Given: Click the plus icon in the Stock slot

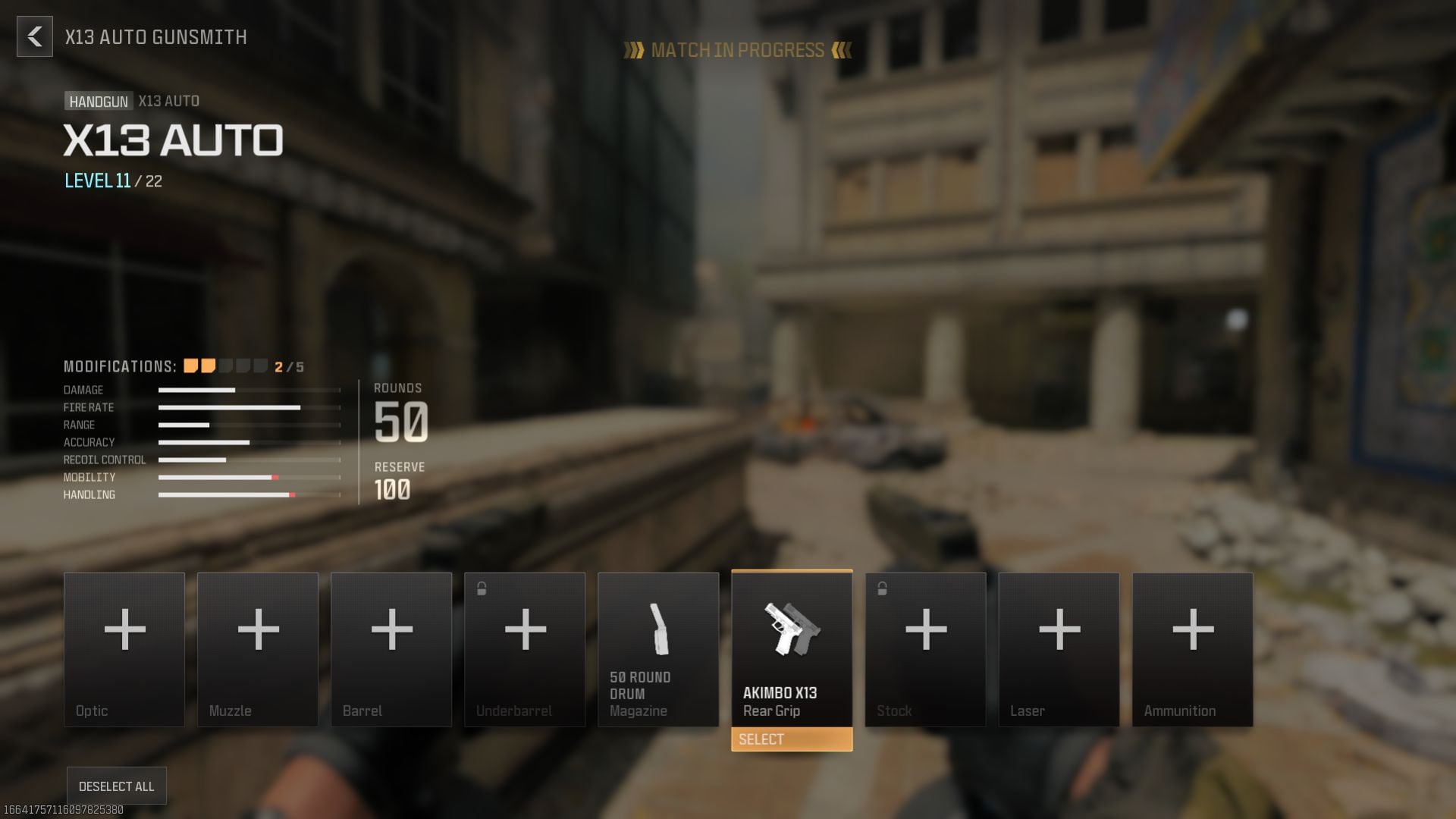Looking at the screenshot, I should pos(925,629).
